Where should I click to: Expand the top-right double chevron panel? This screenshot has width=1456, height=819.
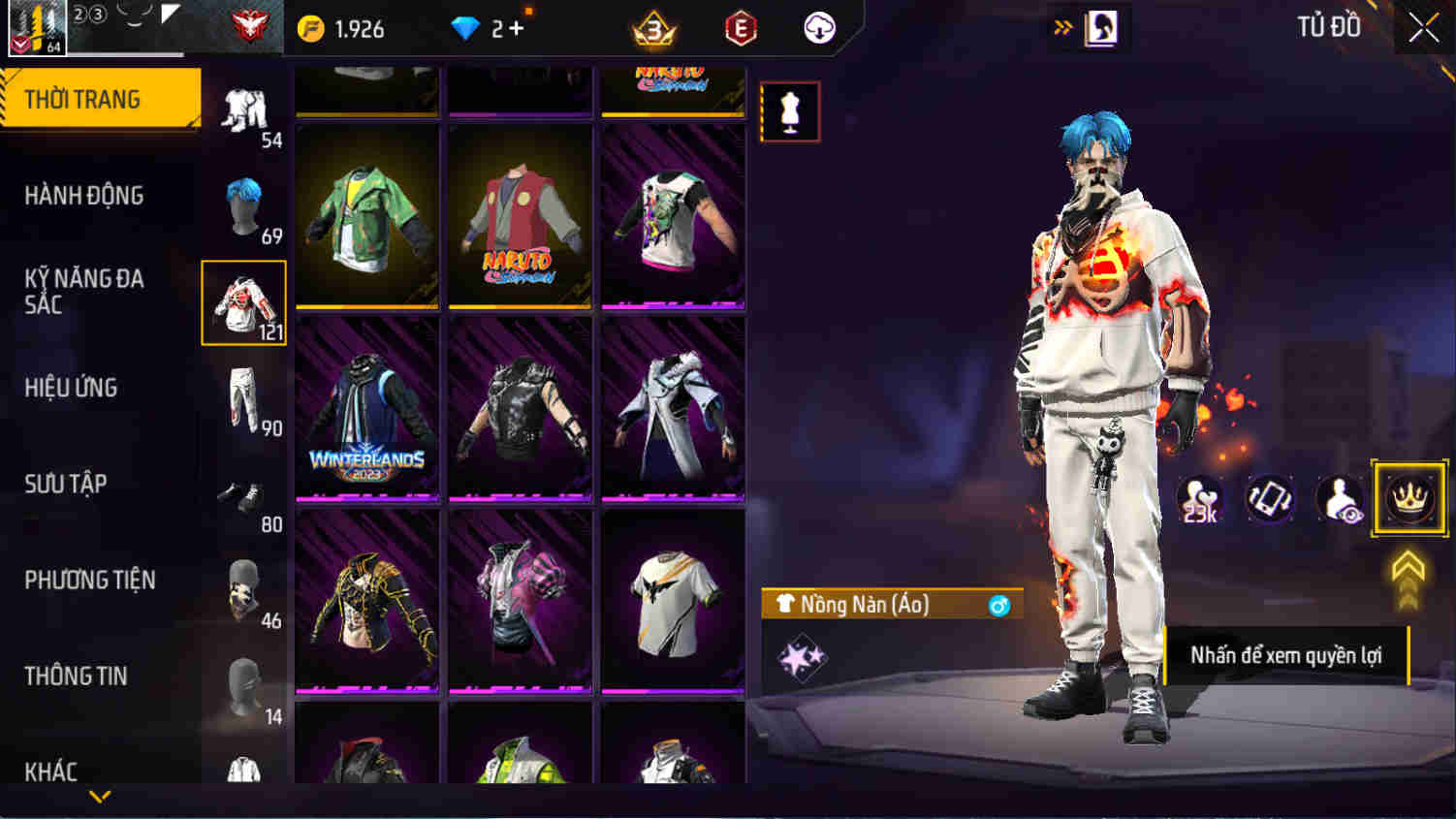click(x=1062, y=28)
